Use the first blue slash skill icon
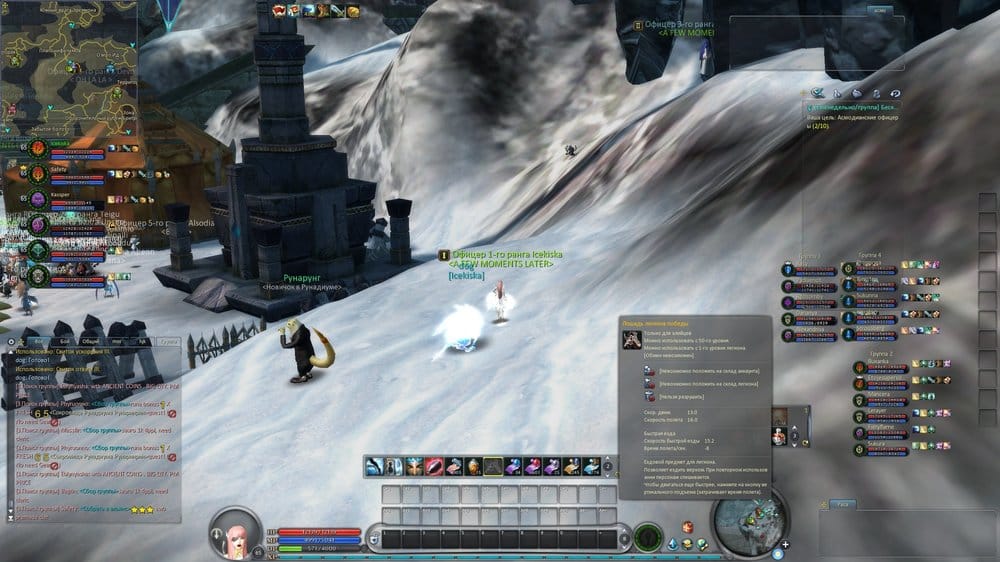The width and height of the screenshot is (1000, 562). click(375, 466)
